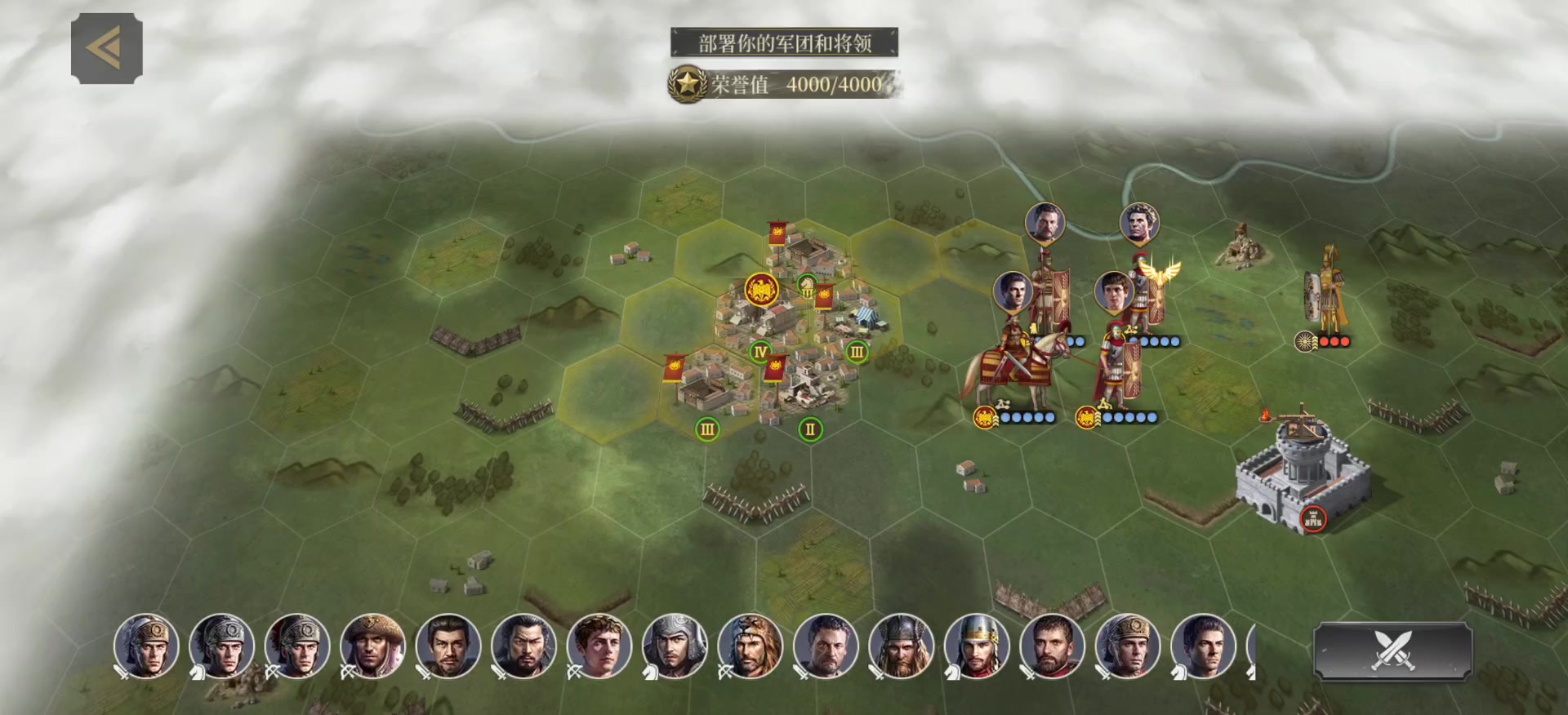Select the legionary with golden eagle standard
The image size is (1568, 715).
point(1147,294)
